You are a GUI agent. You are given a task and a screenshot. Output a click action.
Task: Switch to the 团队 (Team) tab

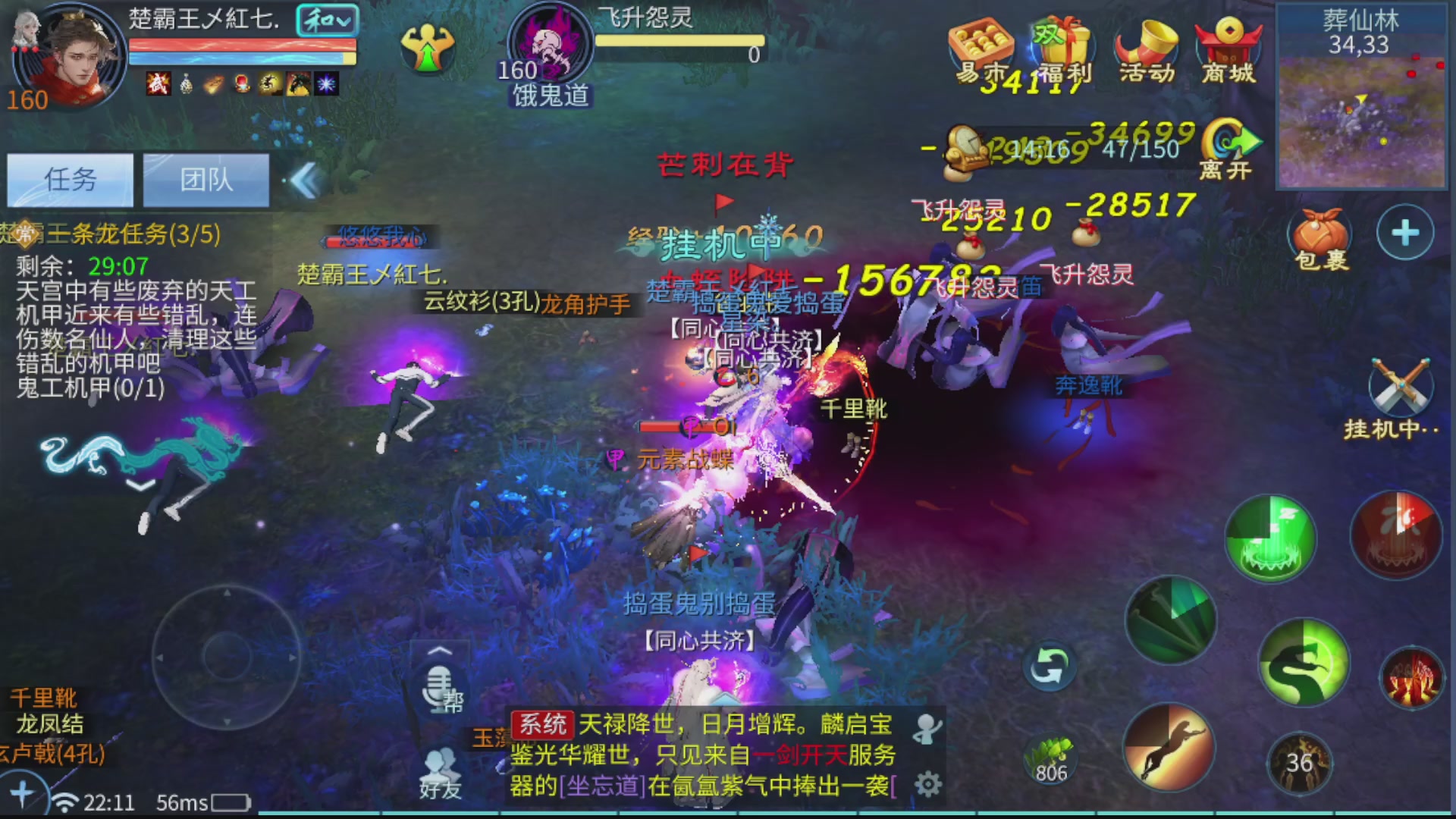205,180
